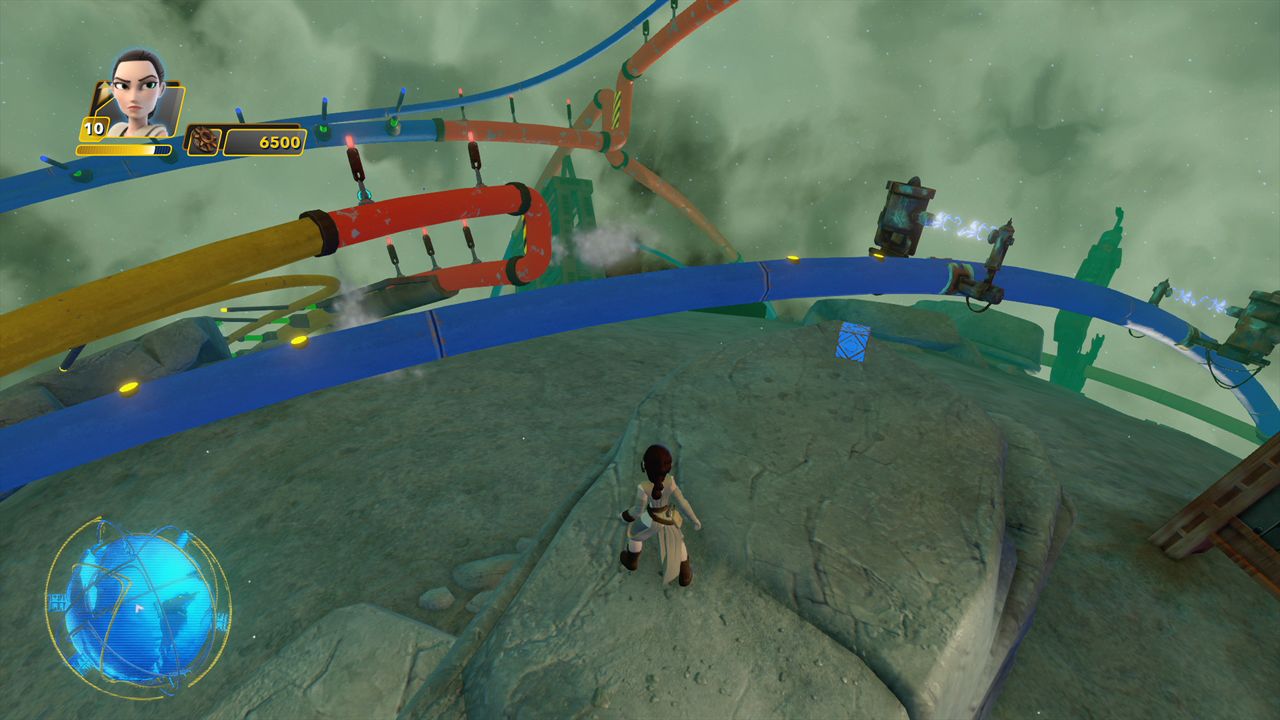Click Rey's character portrait
The width and height of the screenshot is (1280, 720).
(137, 96)
